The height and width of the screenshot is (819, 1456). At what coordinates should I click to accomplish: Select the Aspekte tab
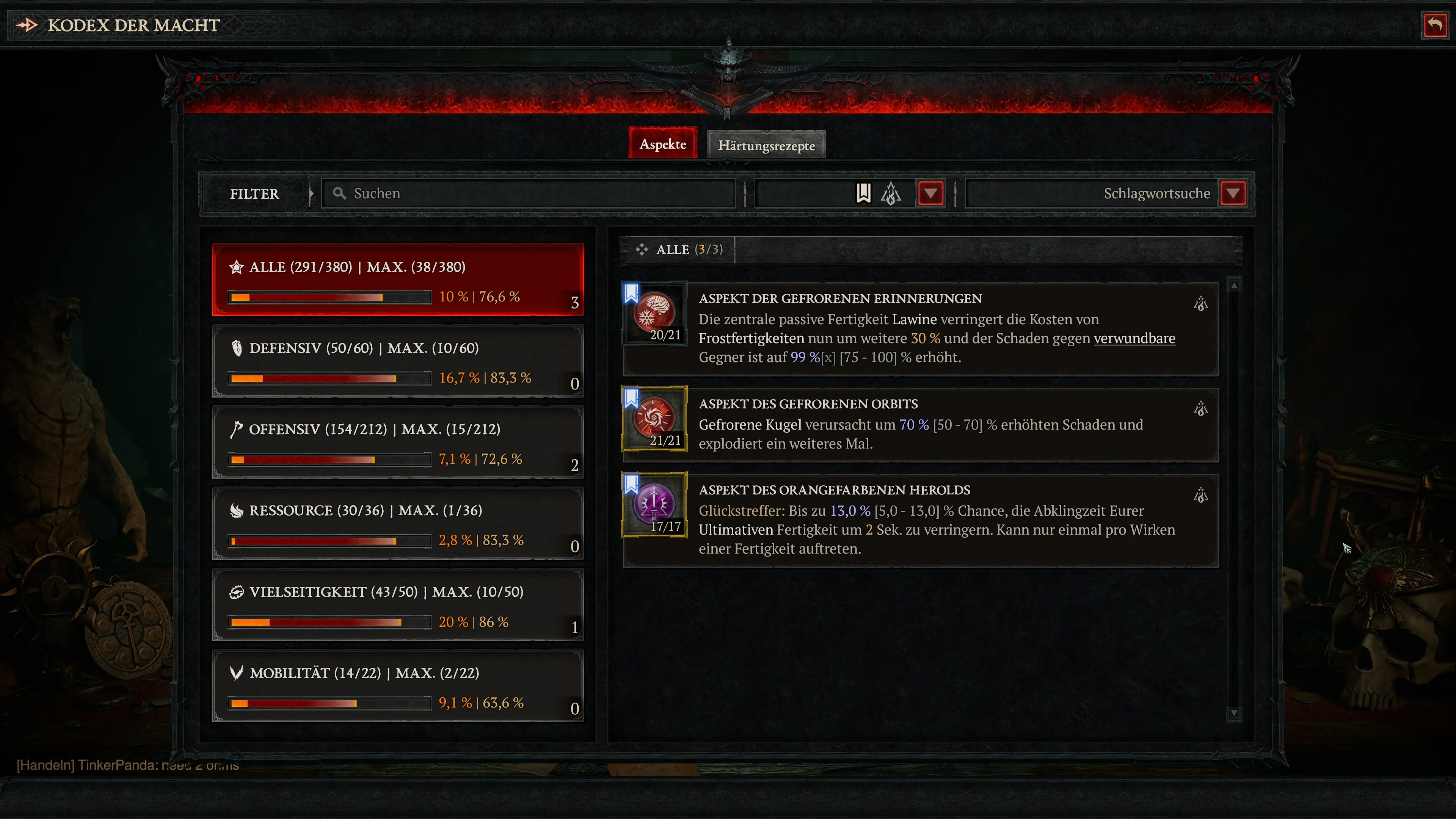pos(662,144)
